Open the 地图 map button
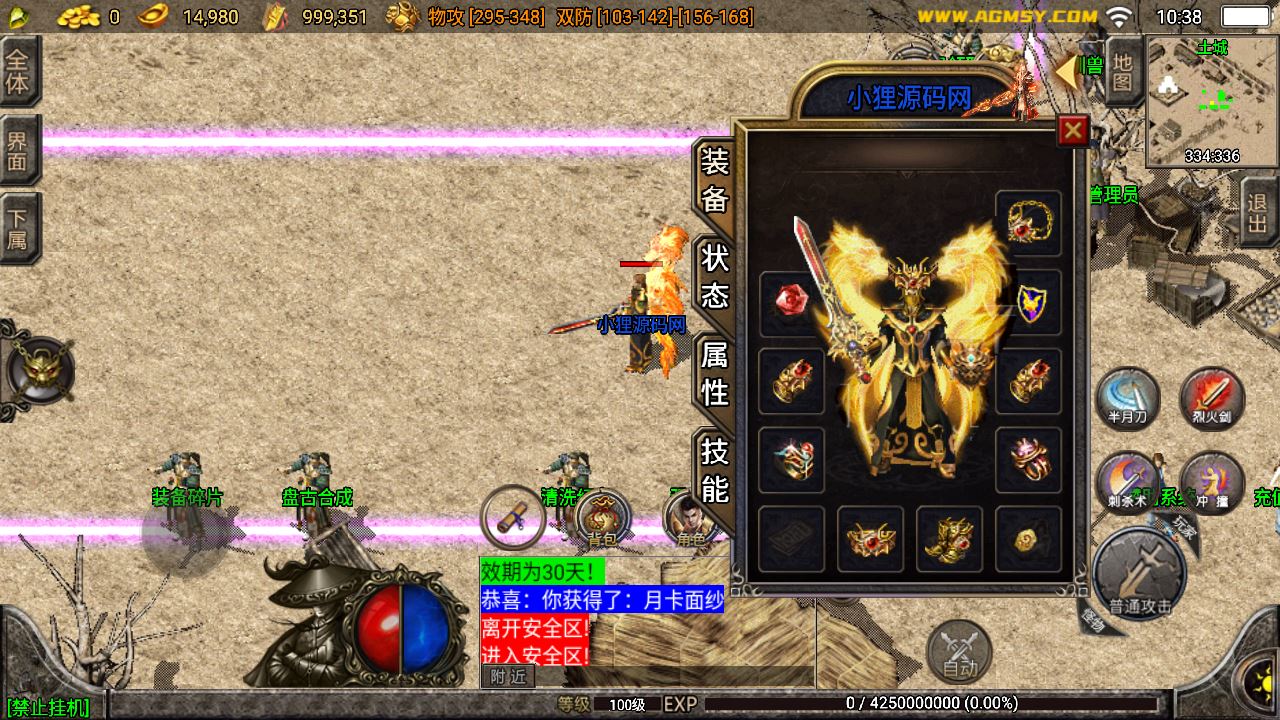Viewport: 1280px width, 720px height. tap(1123, 70)
